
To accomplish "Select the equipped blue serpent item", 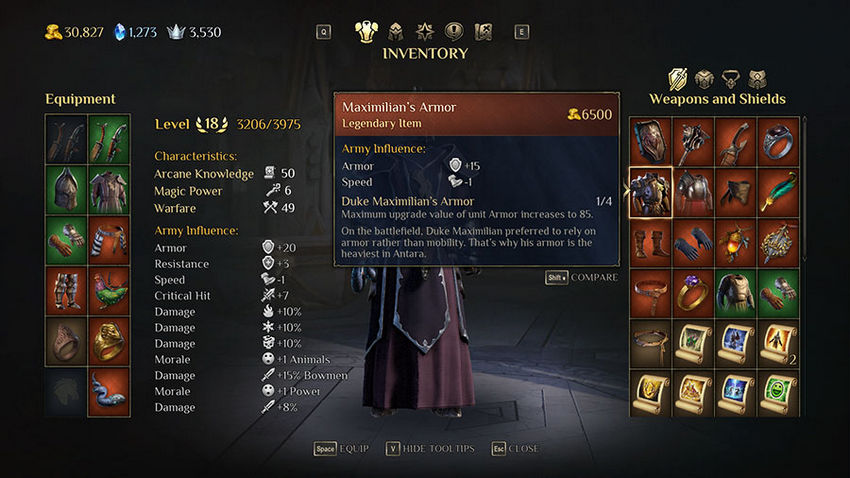I will [x=109, y=392].
